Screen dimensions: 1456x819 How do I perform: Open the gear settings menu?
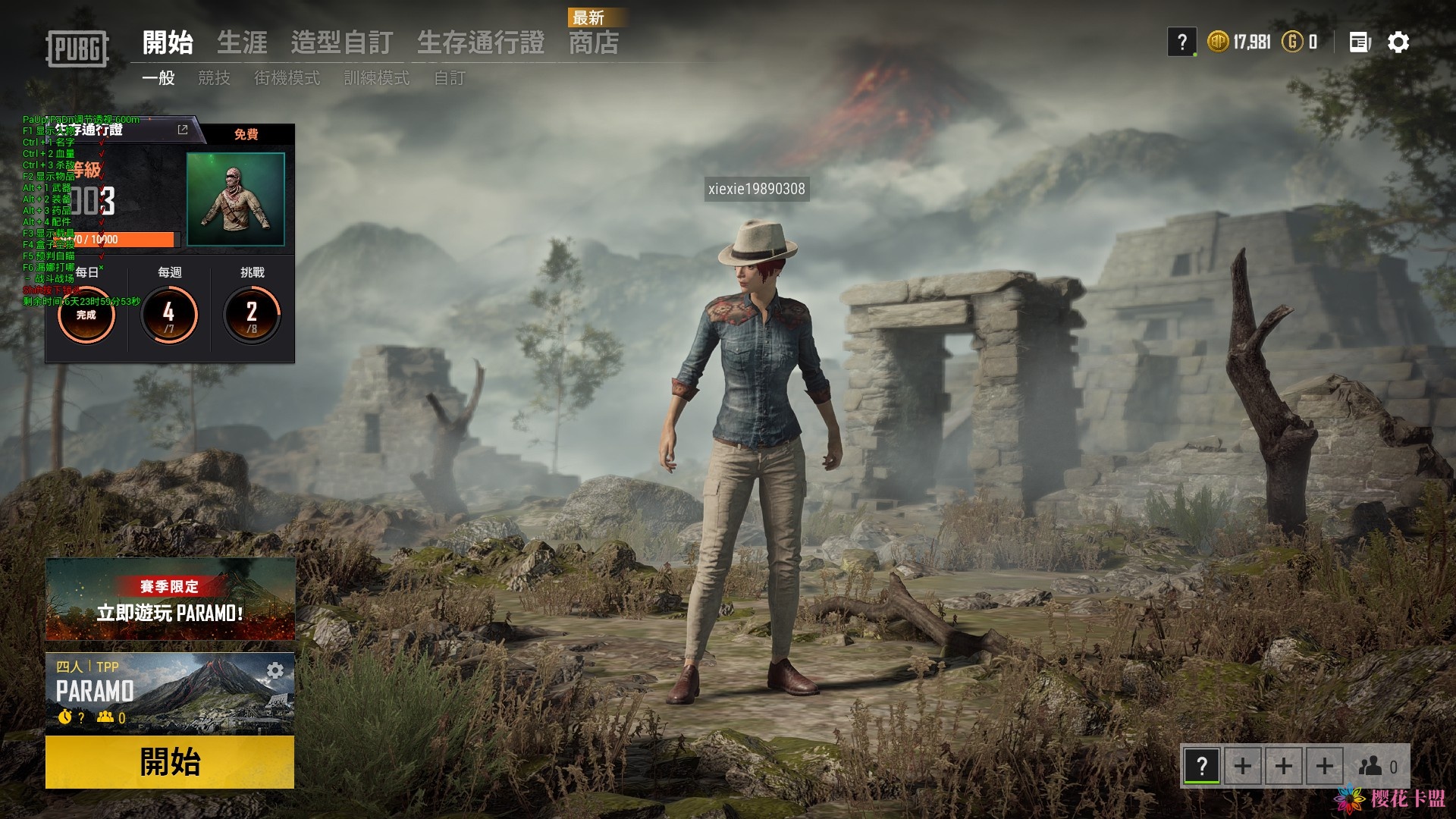1398,42
